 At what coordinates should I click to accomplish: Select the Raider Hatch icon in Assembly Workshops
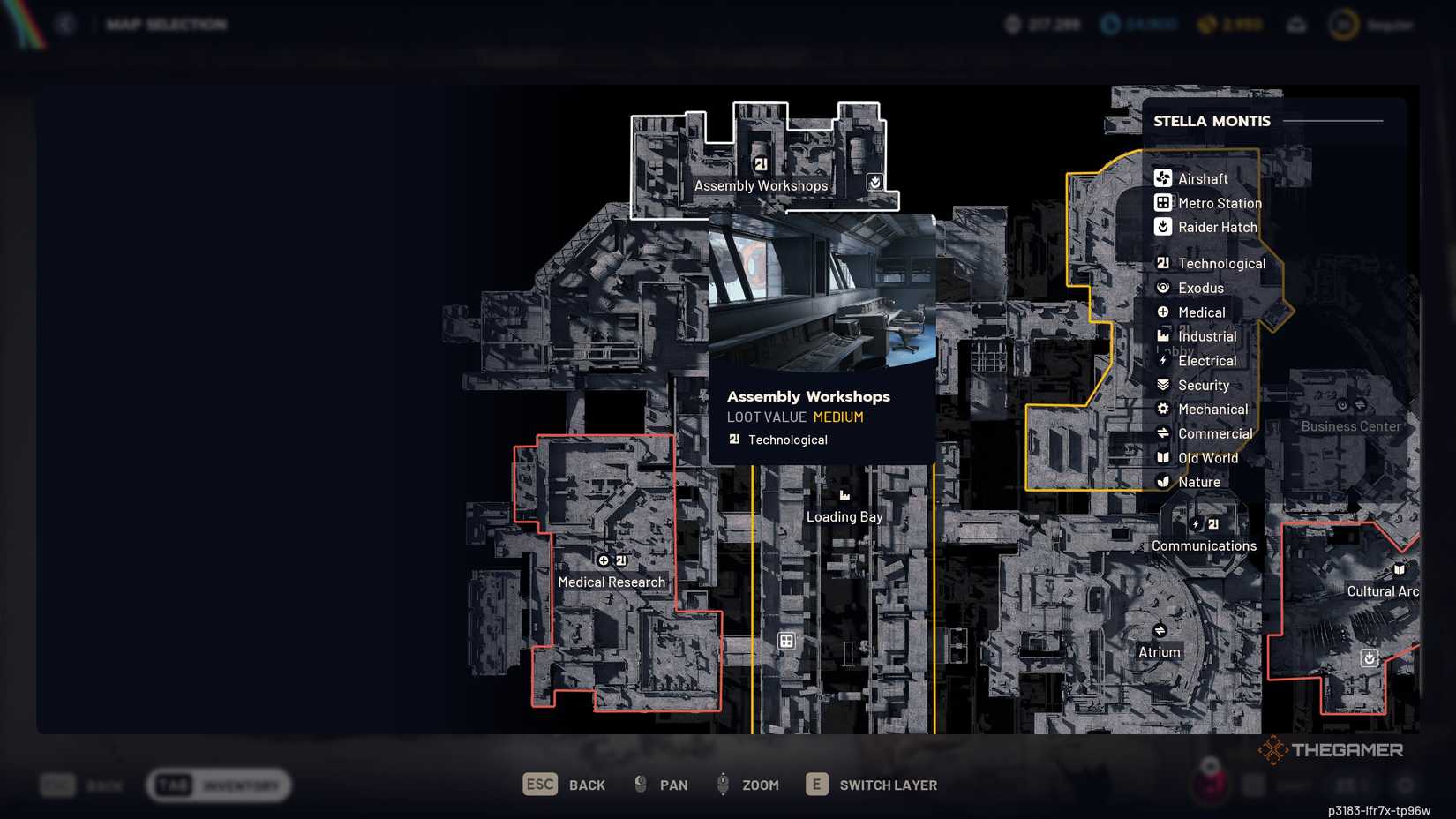click(x=873, y=181)
